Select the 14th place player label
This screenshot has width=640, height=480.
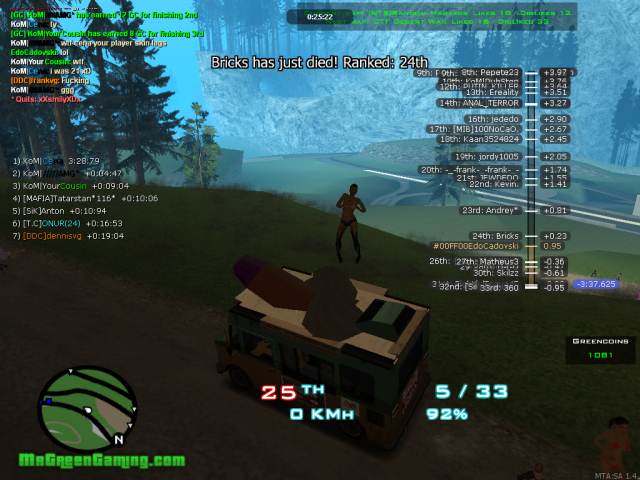479,103
